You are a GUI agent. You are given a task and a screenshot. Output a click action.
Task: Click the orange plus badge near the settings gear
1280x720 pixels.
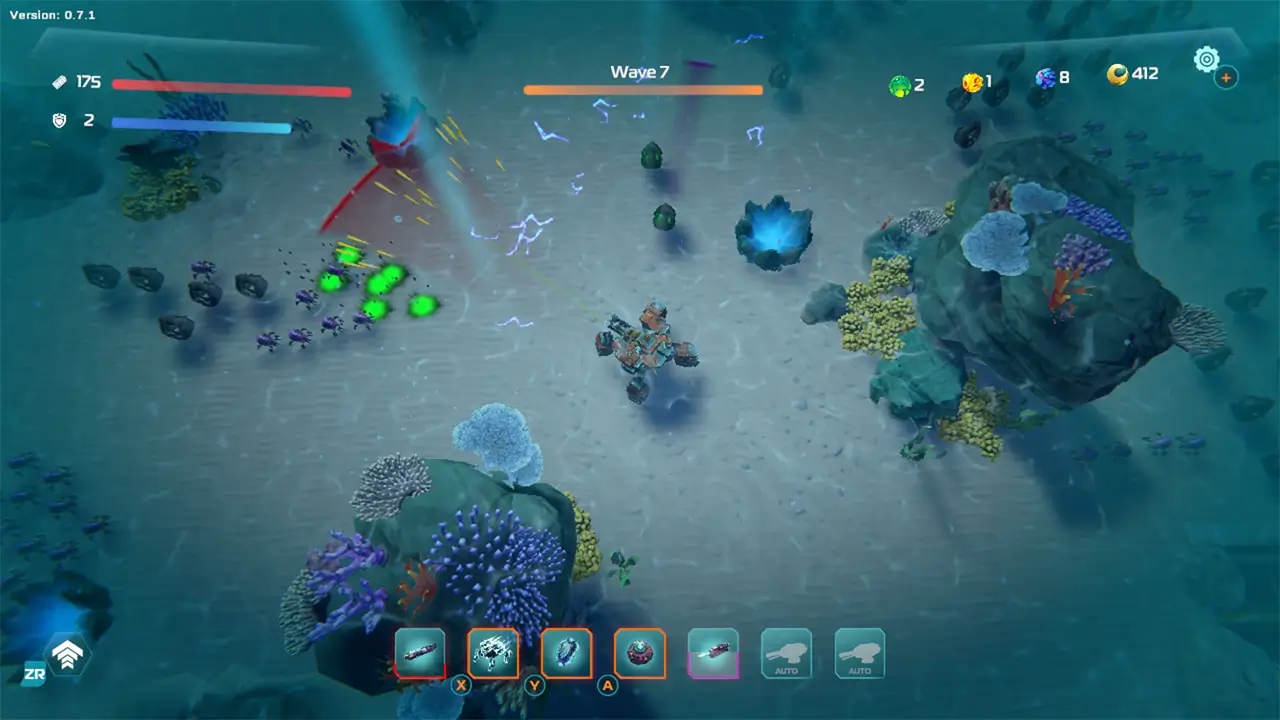(x=1225, y=77)
